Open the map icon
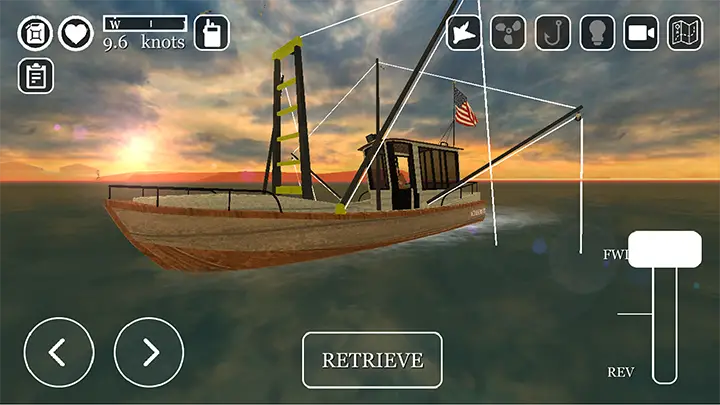Screen dimensions: 720x405 pos(685,33)
